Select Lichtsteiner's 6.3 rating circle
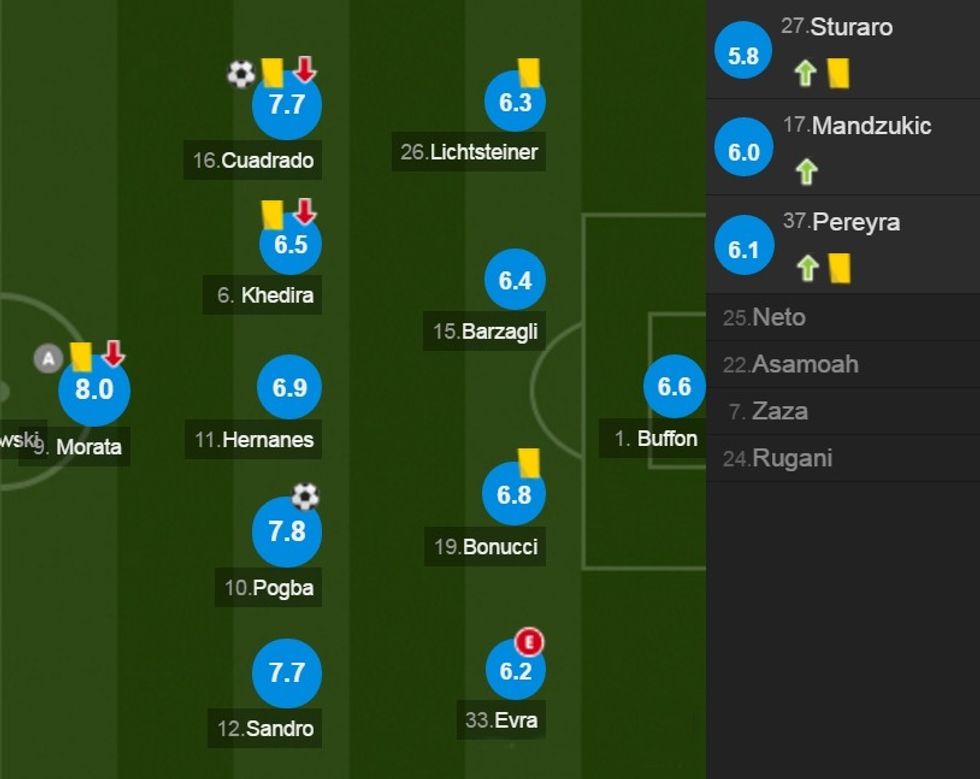 click(x=515, y=102)
